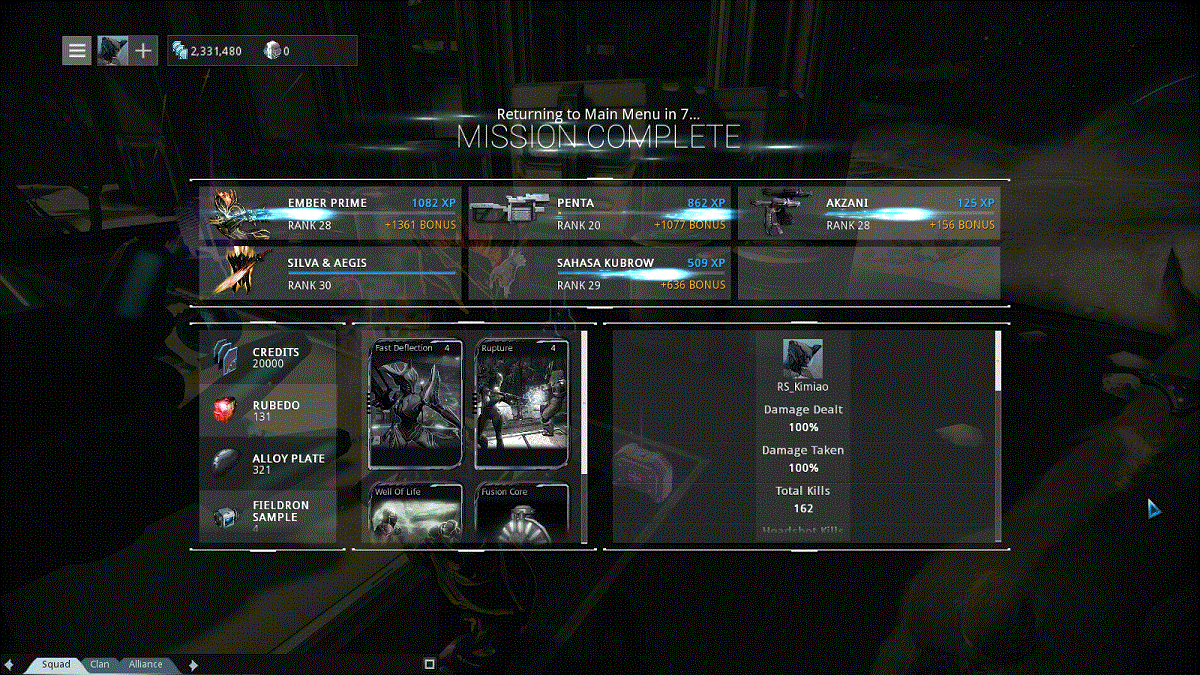Image resolution: width=1200 pixels, height=675 pixels.
Task: Choose the Fieldron Sample reward row
Action: tap(268, 517)
